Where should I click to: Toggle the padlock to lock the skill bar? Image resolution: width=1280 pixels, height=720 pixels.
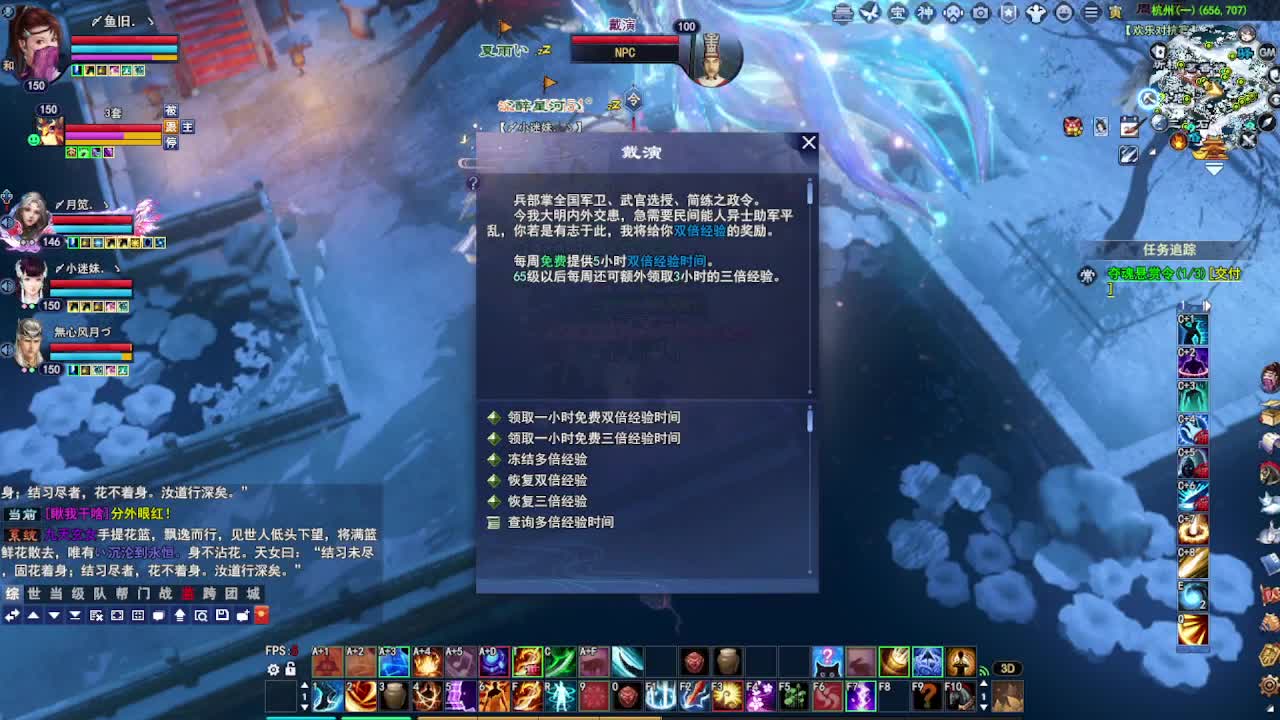[290, 668]
